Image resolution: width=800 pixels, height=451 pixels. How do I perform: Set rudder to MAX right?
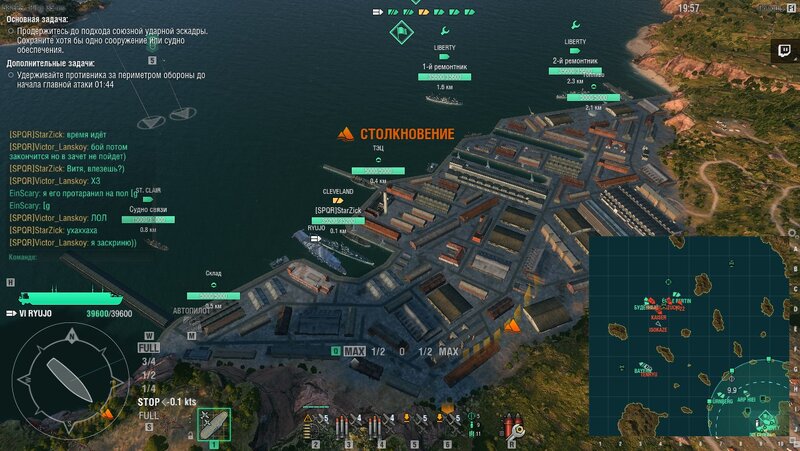coord(448,352)
